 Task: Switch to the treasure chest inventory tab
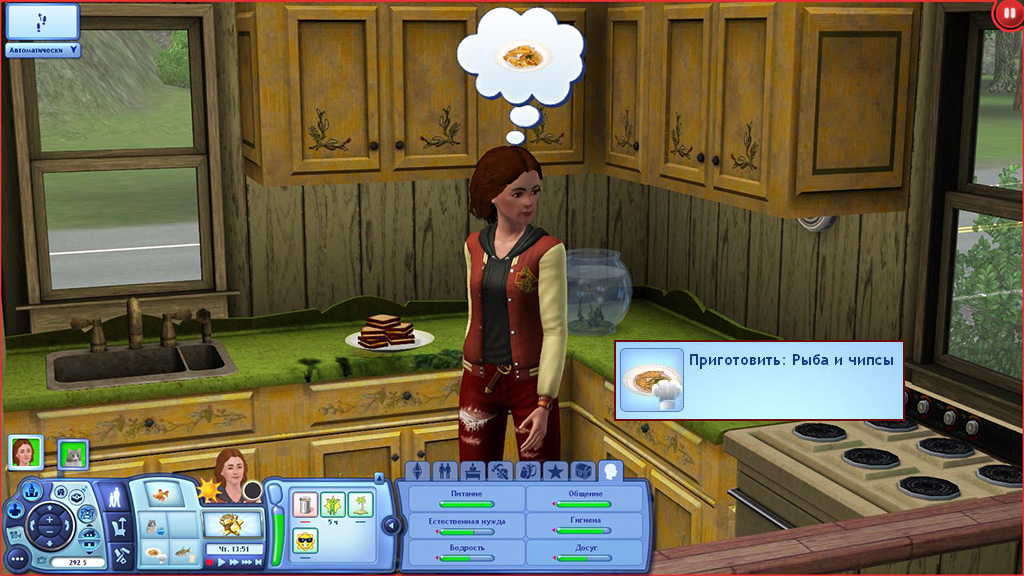(x=582, y=471)
